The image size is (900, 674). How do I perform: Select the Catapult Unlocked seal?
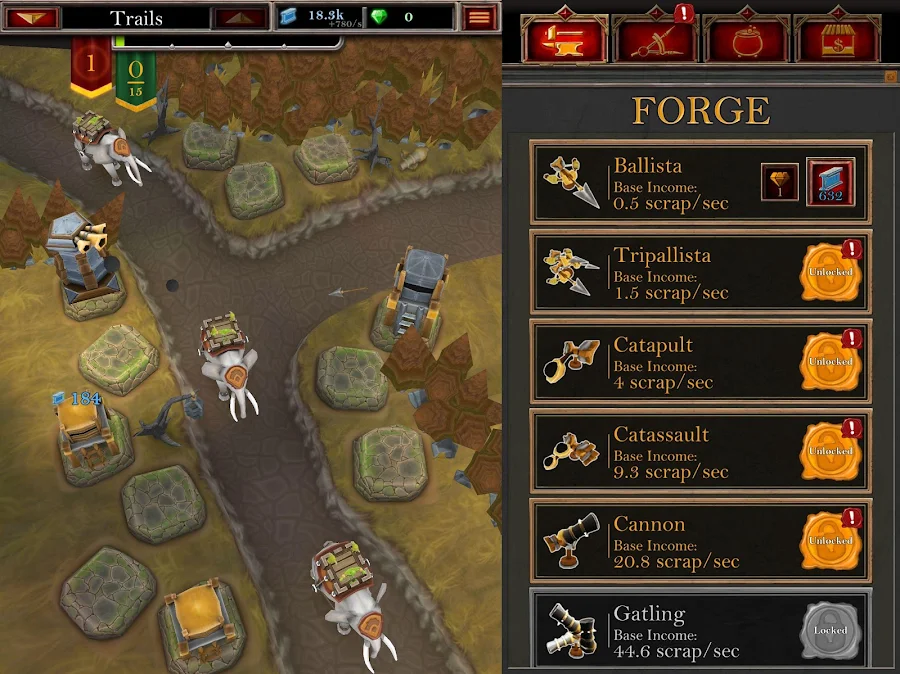[830, 361]
